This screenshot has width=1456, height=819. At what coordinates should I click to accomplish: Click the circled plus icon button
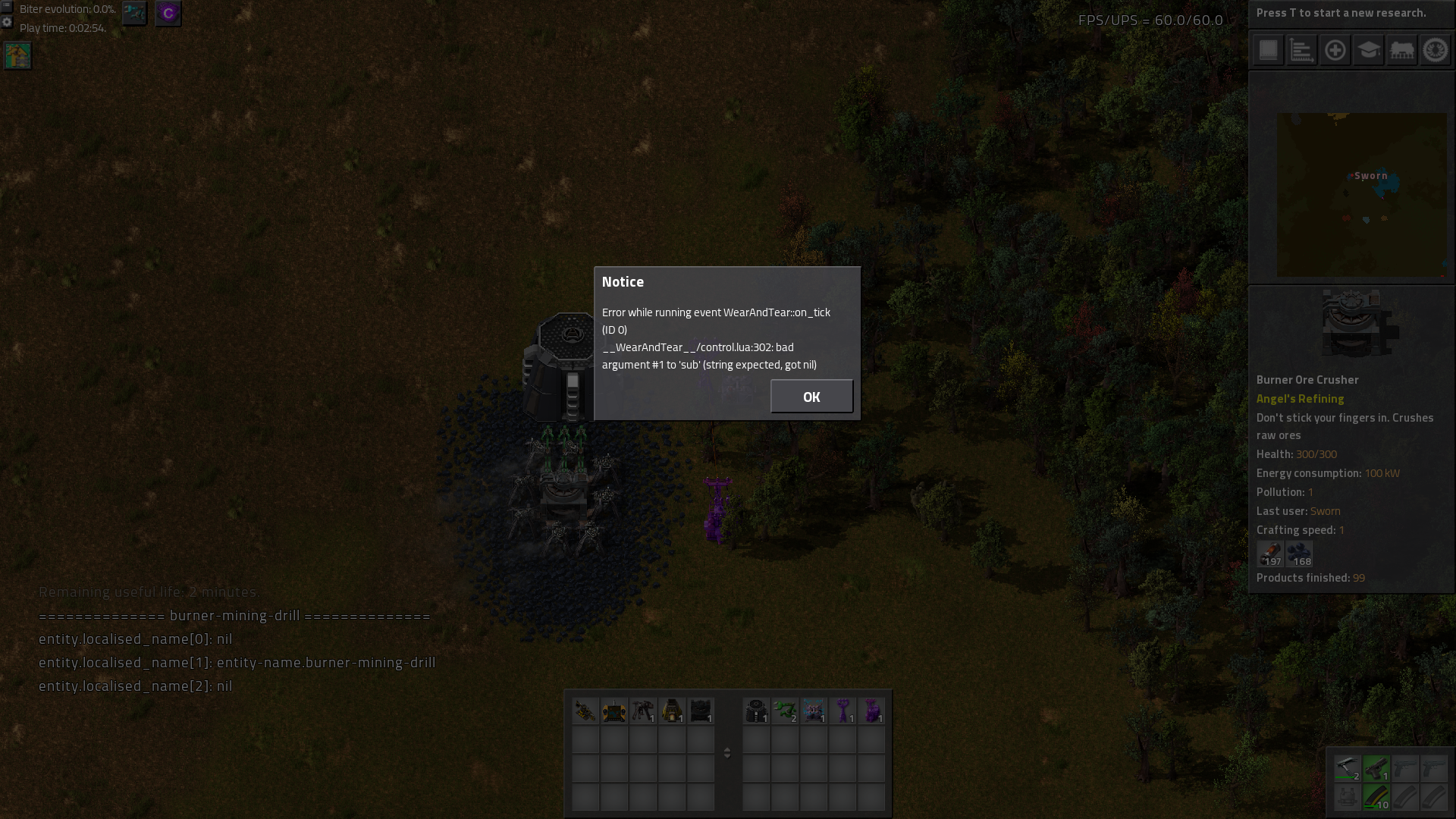tap(1335, 51)
